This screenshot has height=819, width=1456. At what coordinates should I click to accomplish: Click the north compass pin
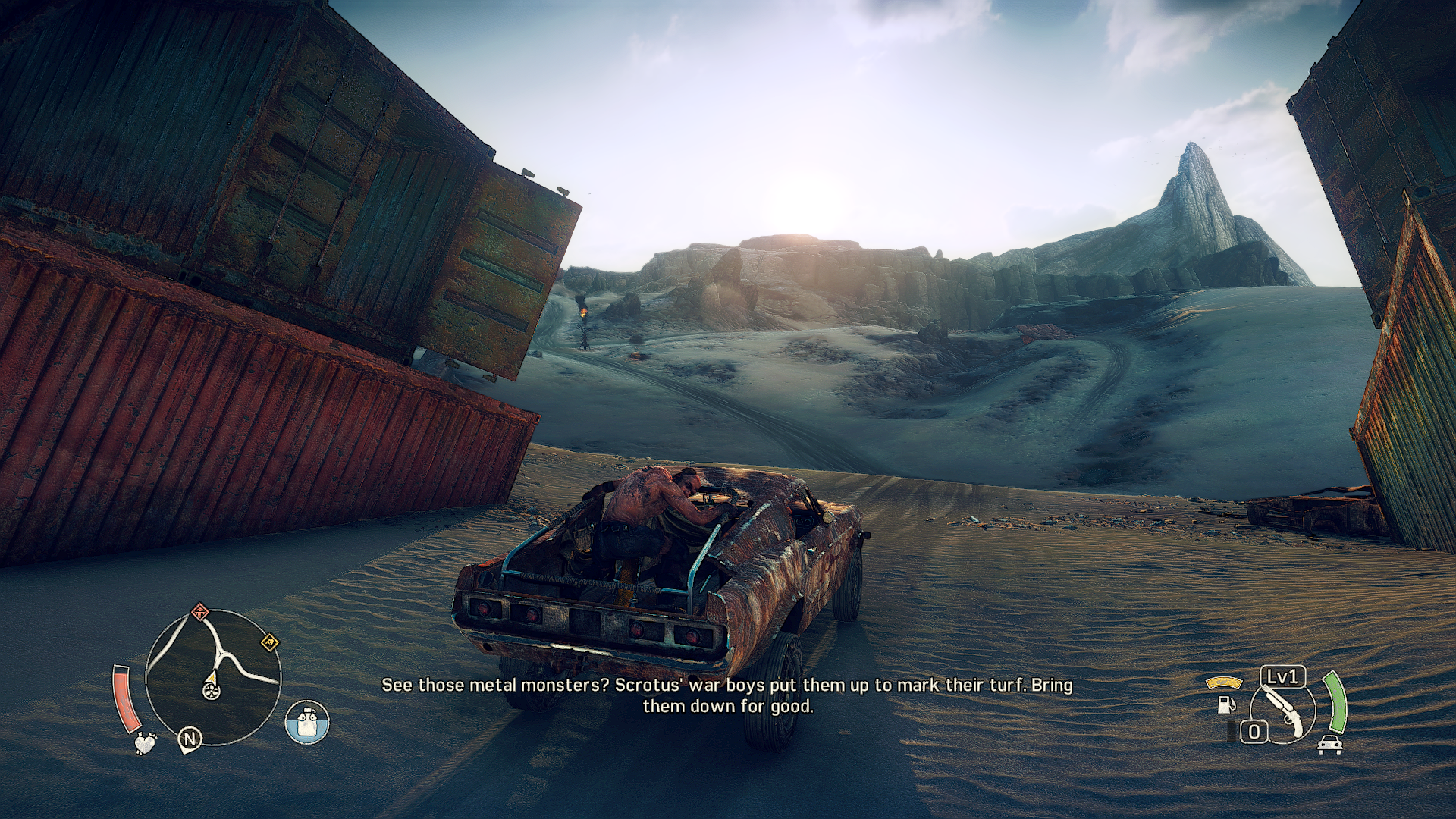coord(190,739)
